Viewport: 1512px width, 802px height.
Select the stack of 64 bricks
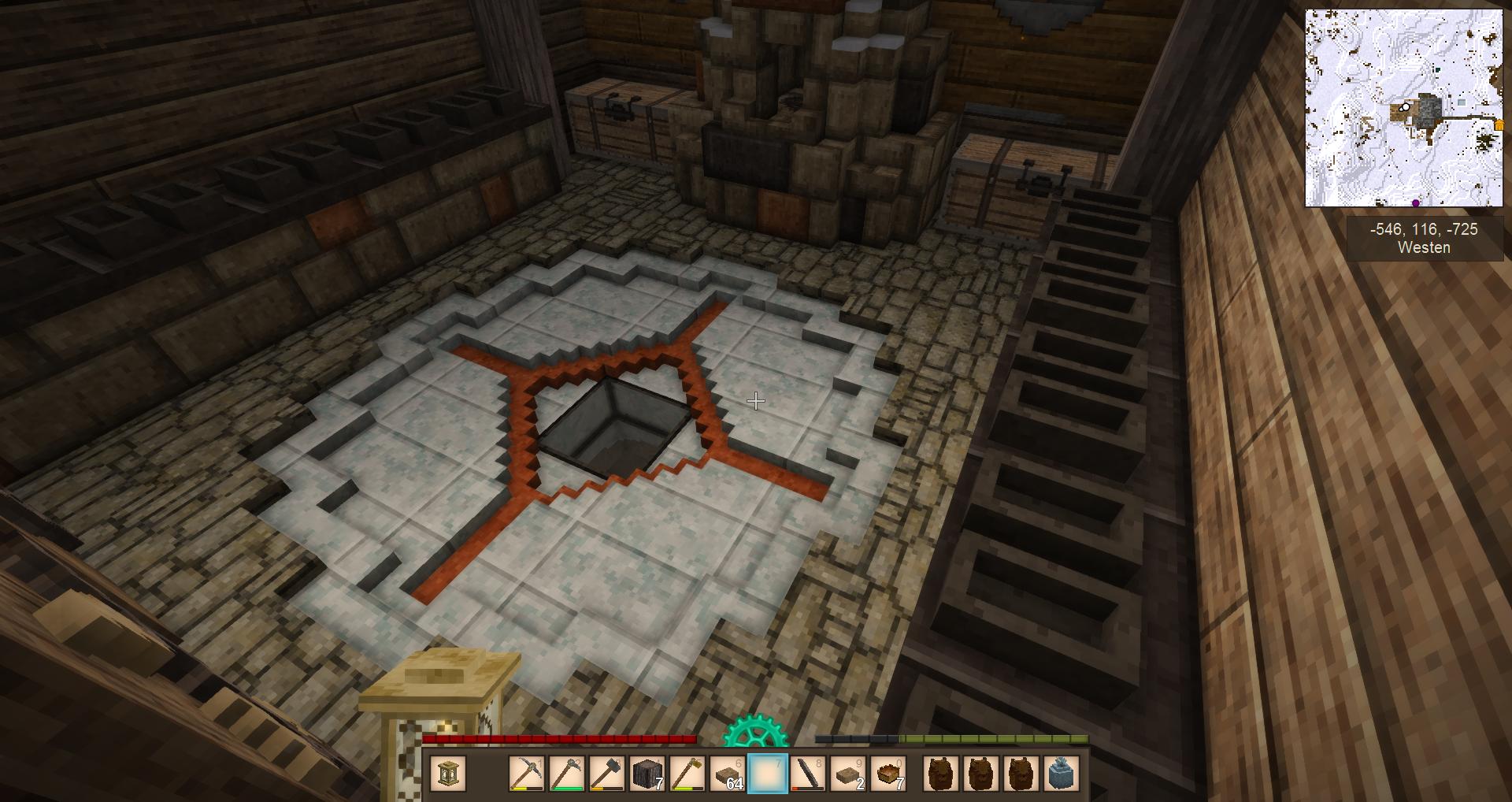coord(728,774)
